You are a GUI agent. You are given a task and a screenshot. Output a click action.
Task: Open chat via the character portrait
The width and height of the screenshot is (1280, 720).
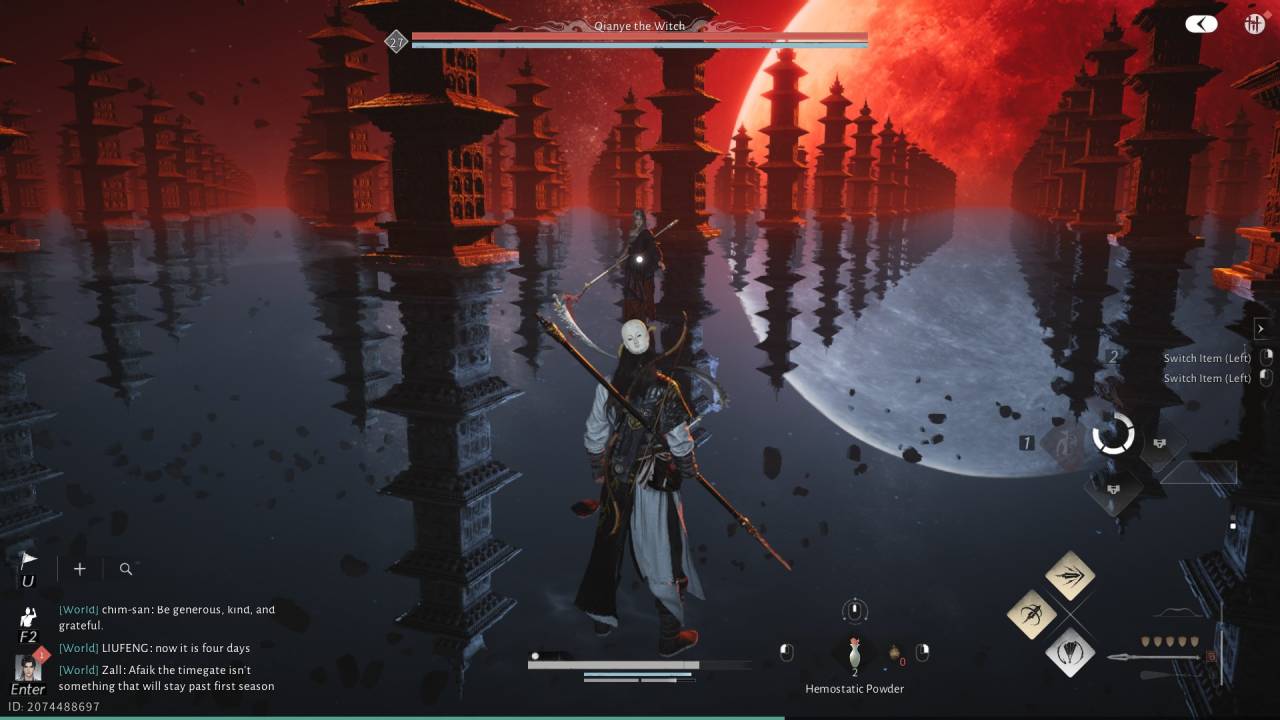(28, 667)
